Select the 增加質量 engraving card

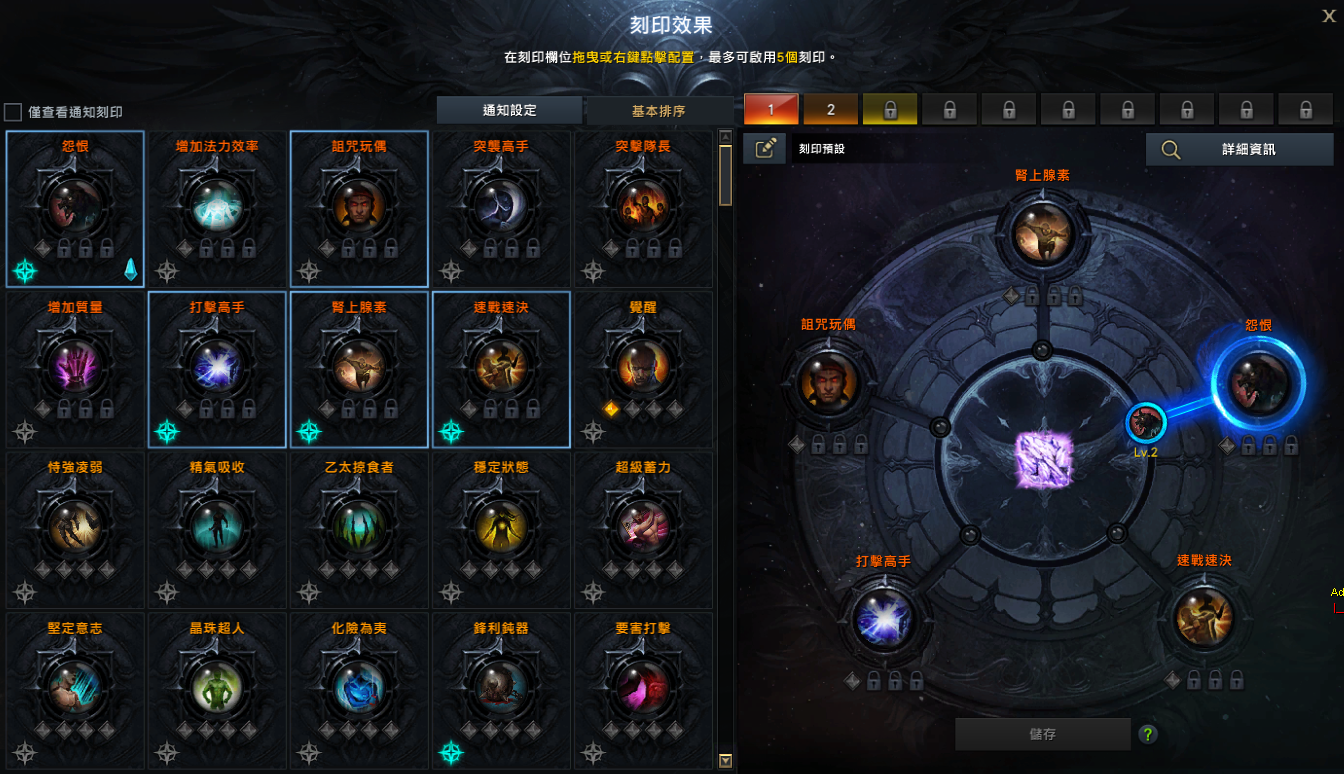75,368
